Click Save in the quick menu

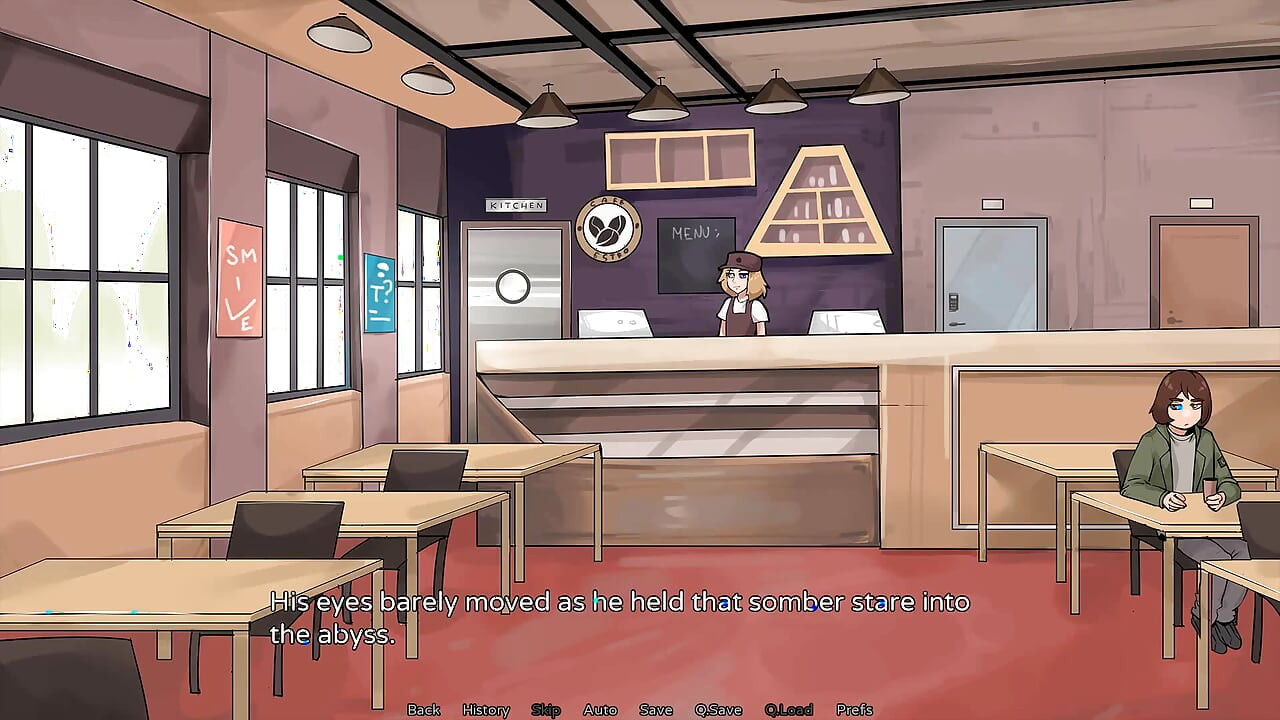pos(655,709)
